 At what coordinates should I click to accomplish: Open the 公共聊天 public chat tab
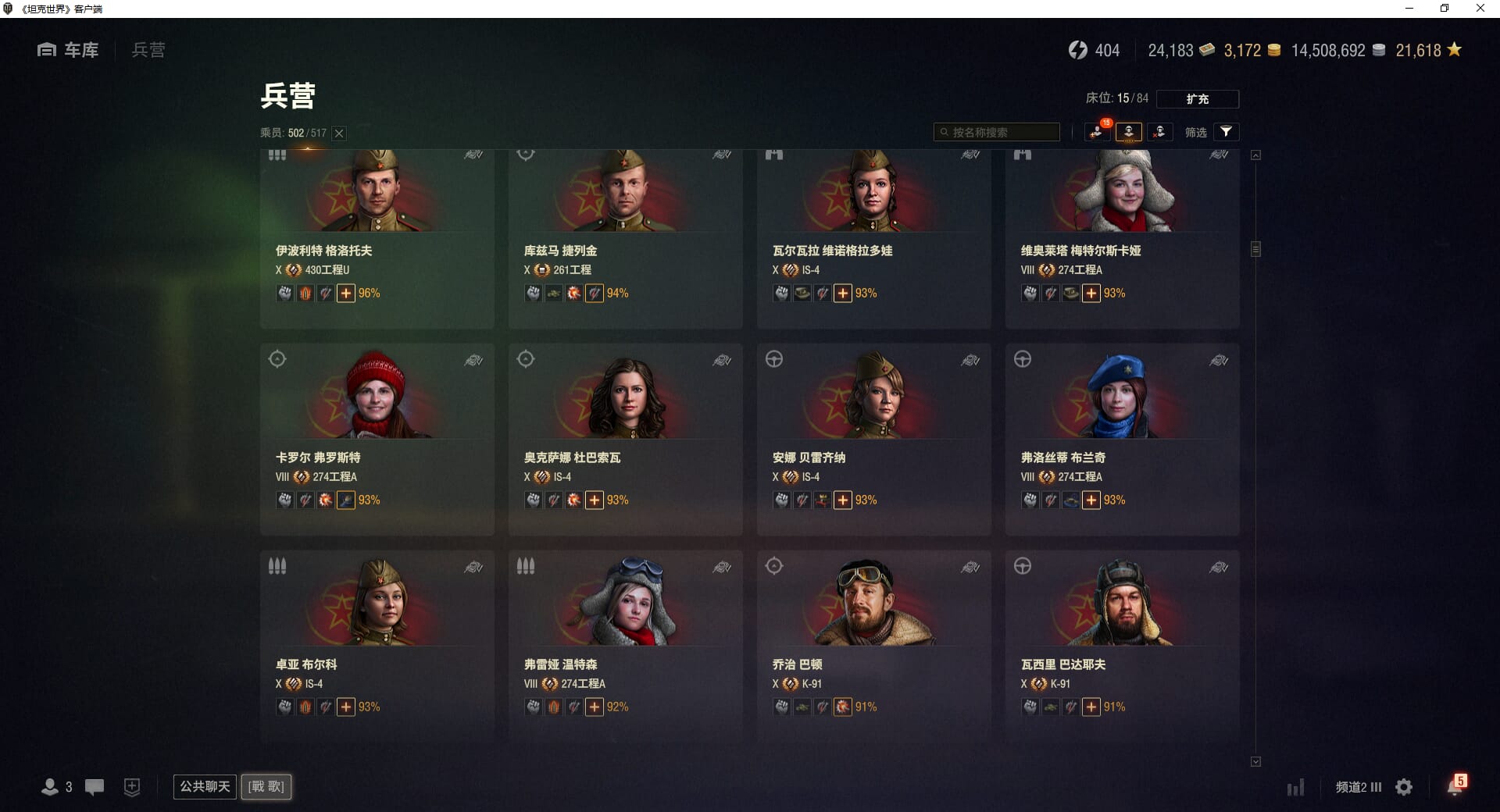205,786
